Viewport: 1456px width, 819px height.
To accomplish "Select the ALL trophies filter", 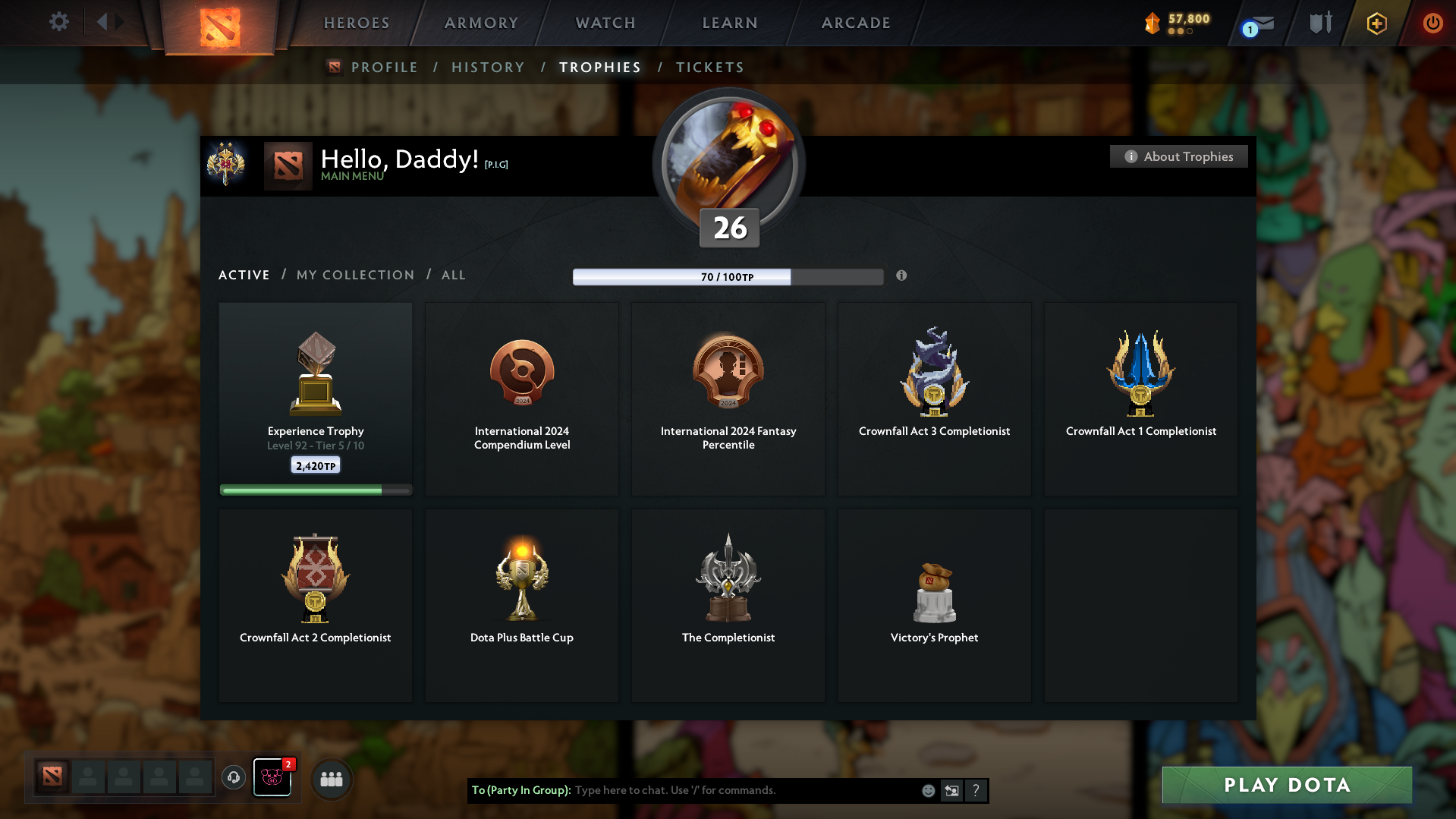I will point(453,275).
